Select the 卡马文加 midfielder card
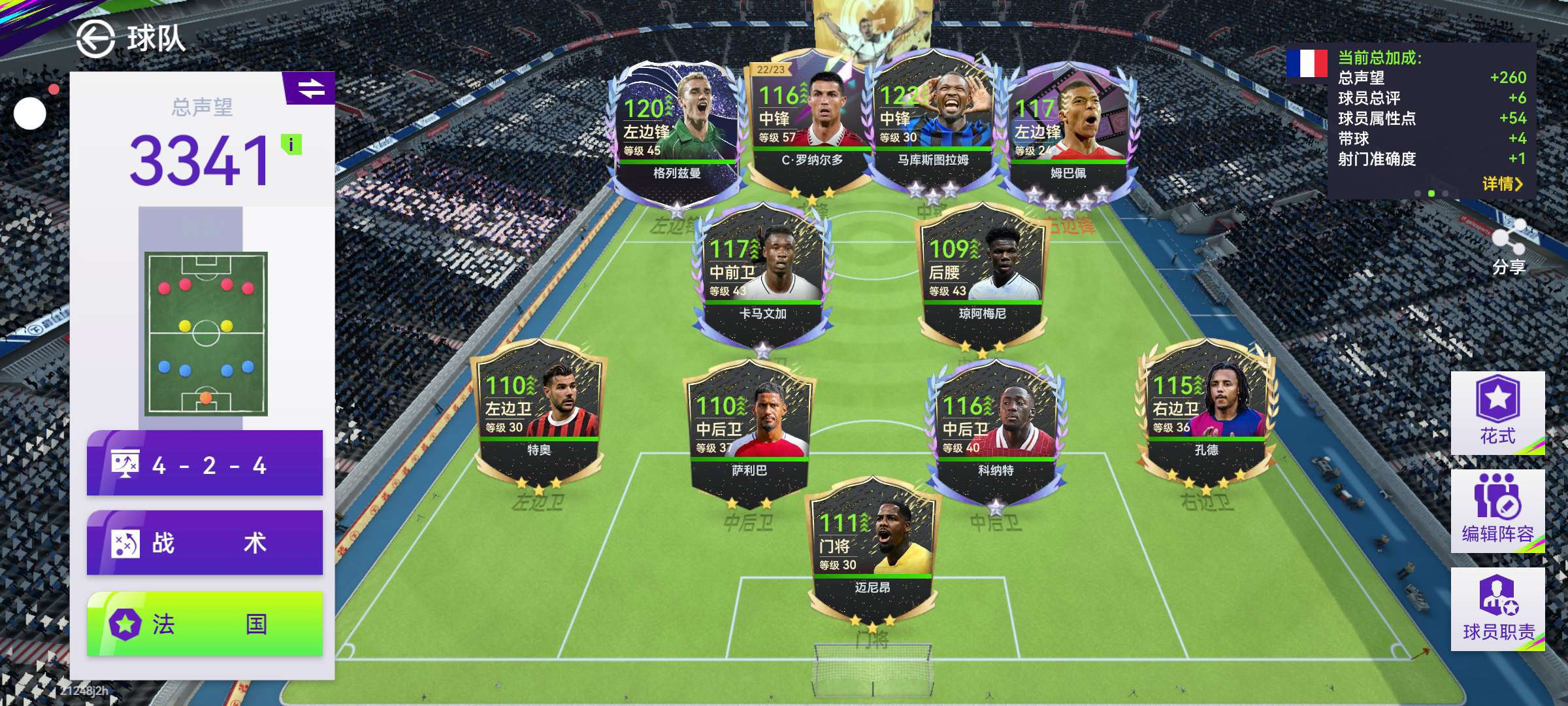Viewport: 1568px width, 706px height. coord(762,275)
